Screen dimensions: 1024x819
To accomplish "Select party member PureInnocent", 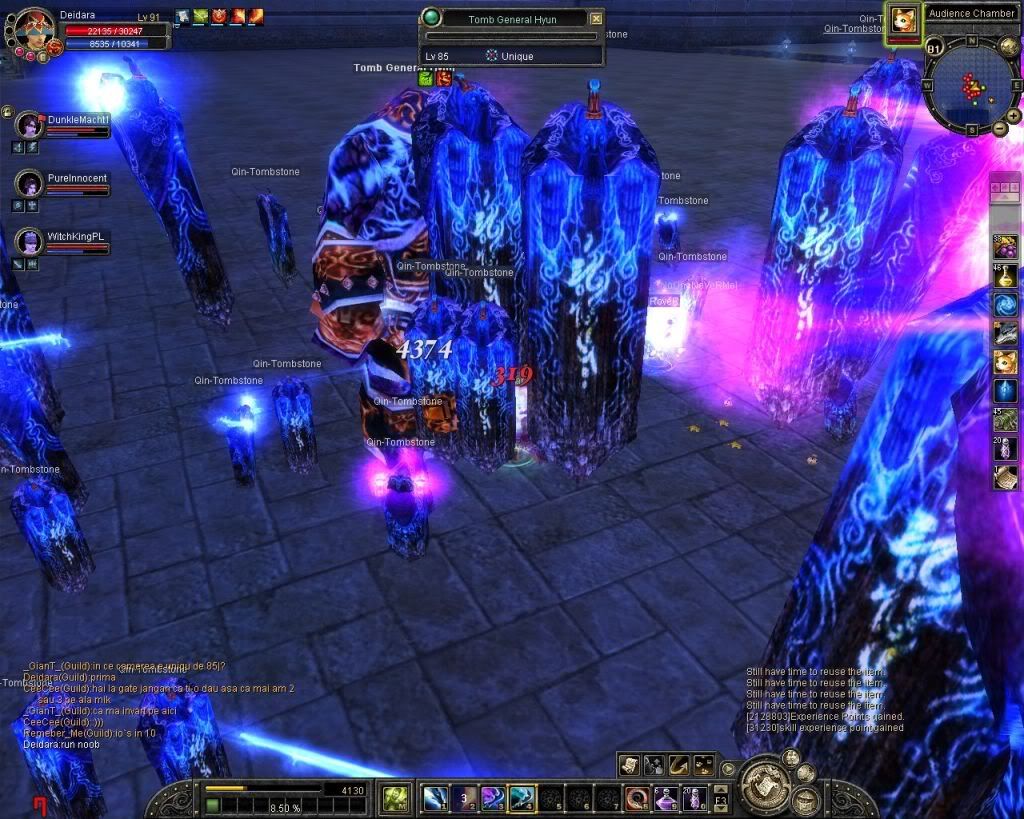I will [x=29, y=183].
